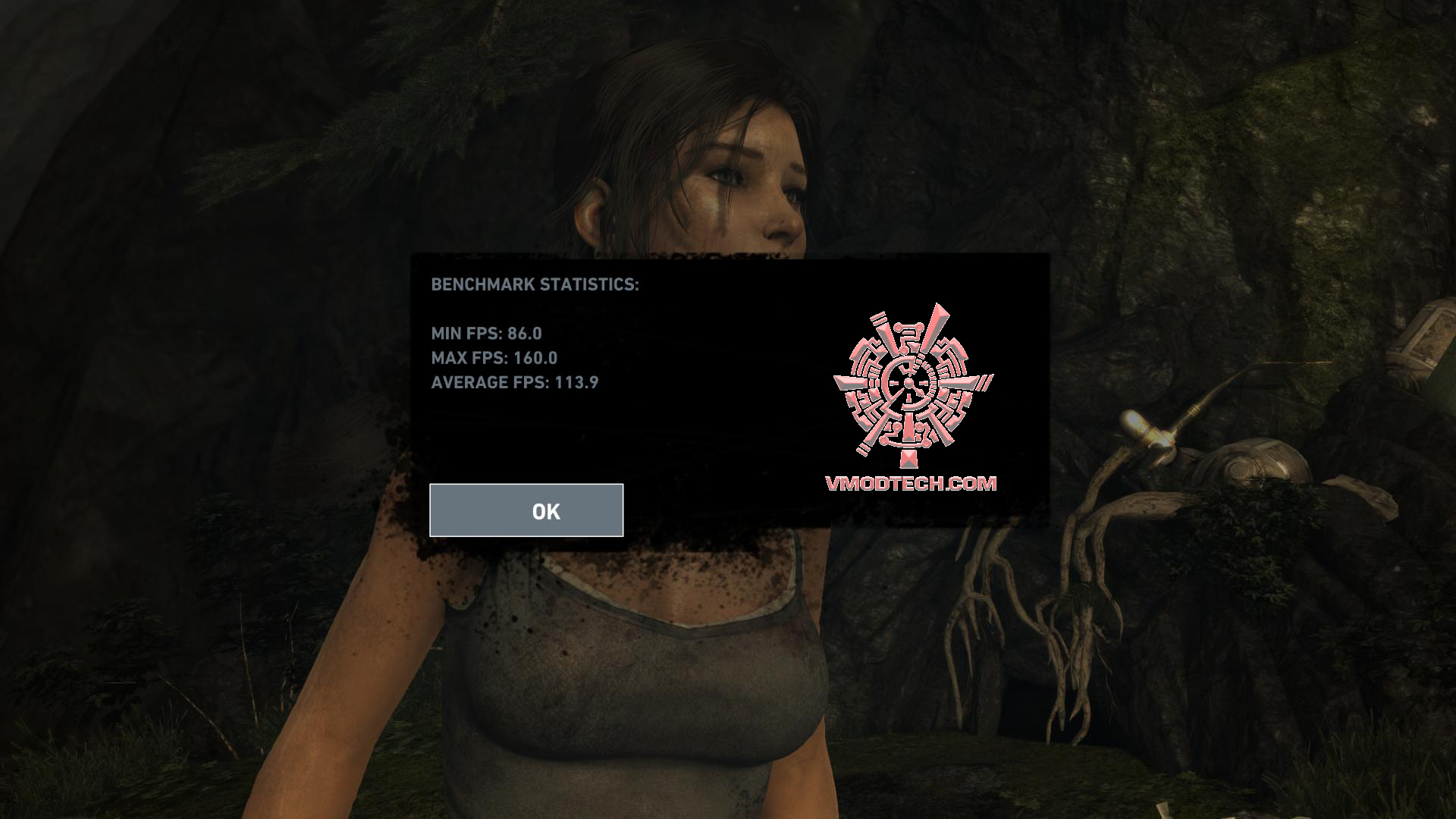The height and width of the screenshot is (819, 1456).
Task: Select the AVERAGE FPS: 113.9 value
Action: (514, 383)
